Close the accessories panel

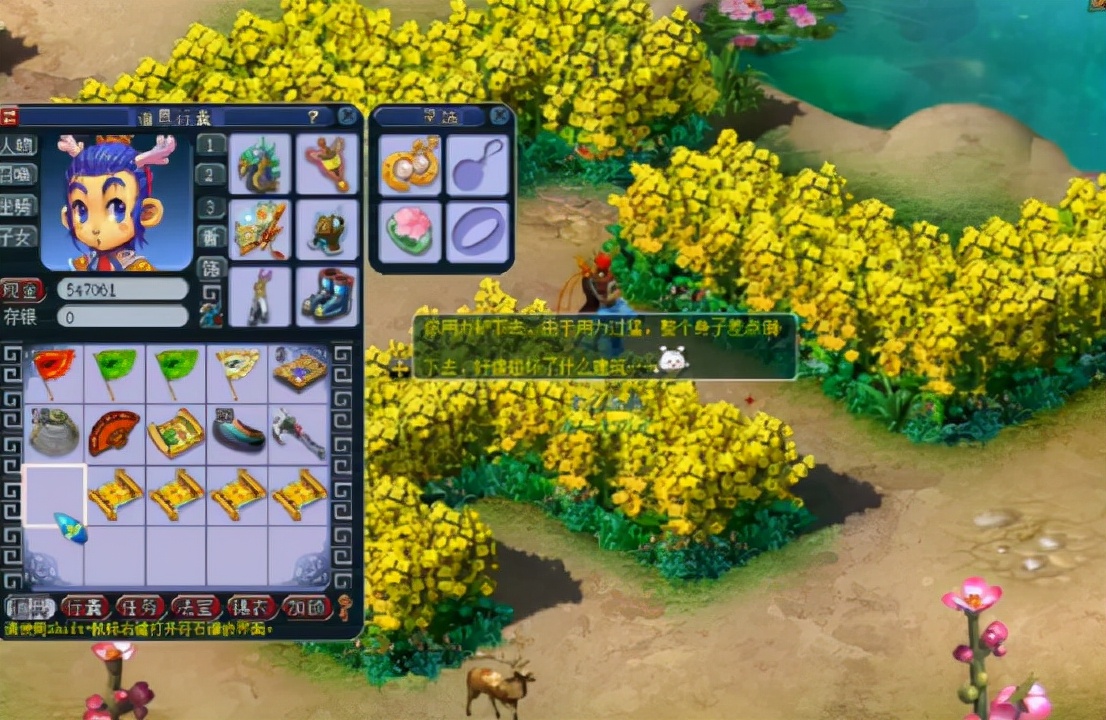500,116
